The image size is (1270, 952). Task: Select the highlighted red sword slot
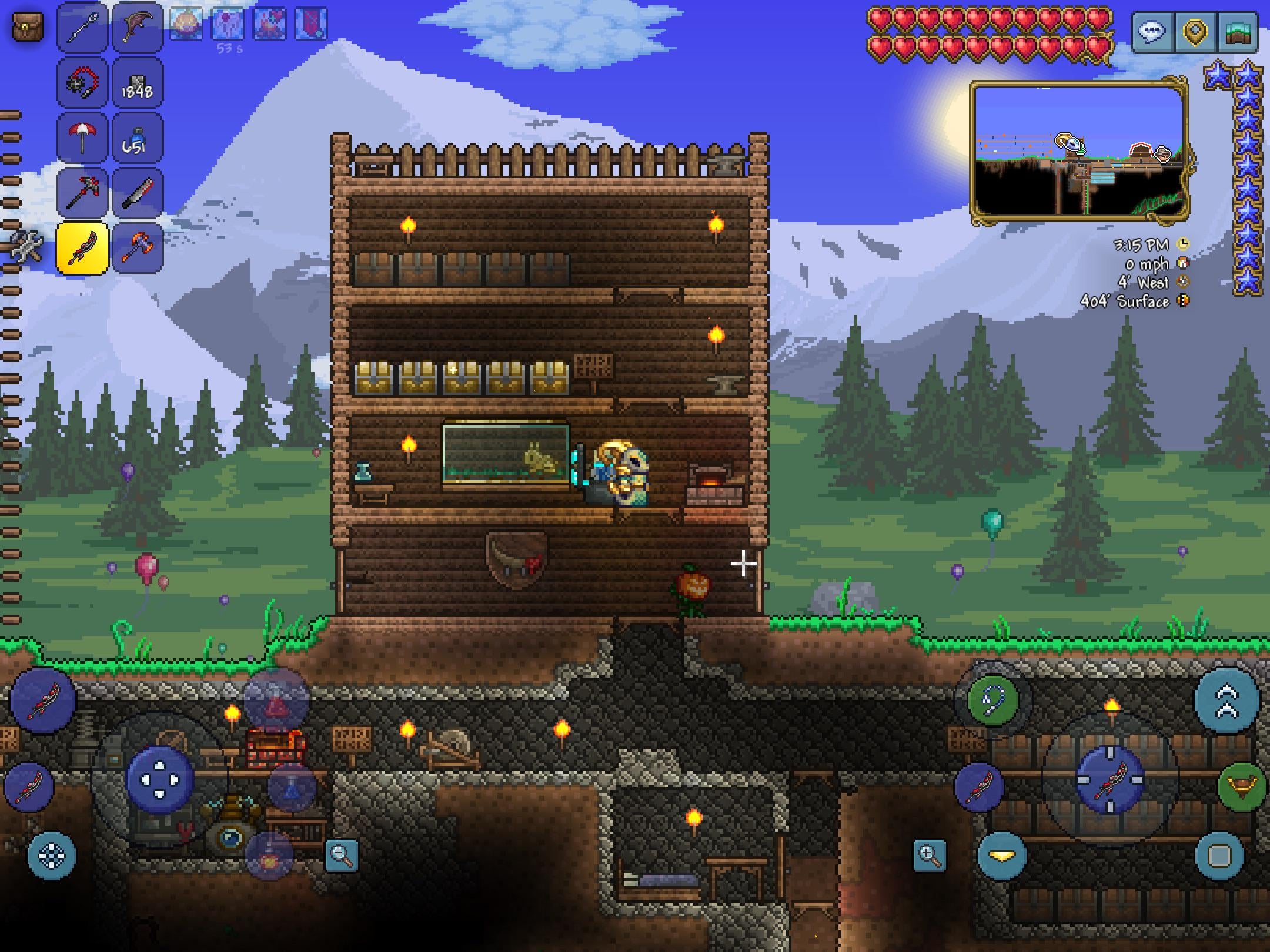click(82, 248)
